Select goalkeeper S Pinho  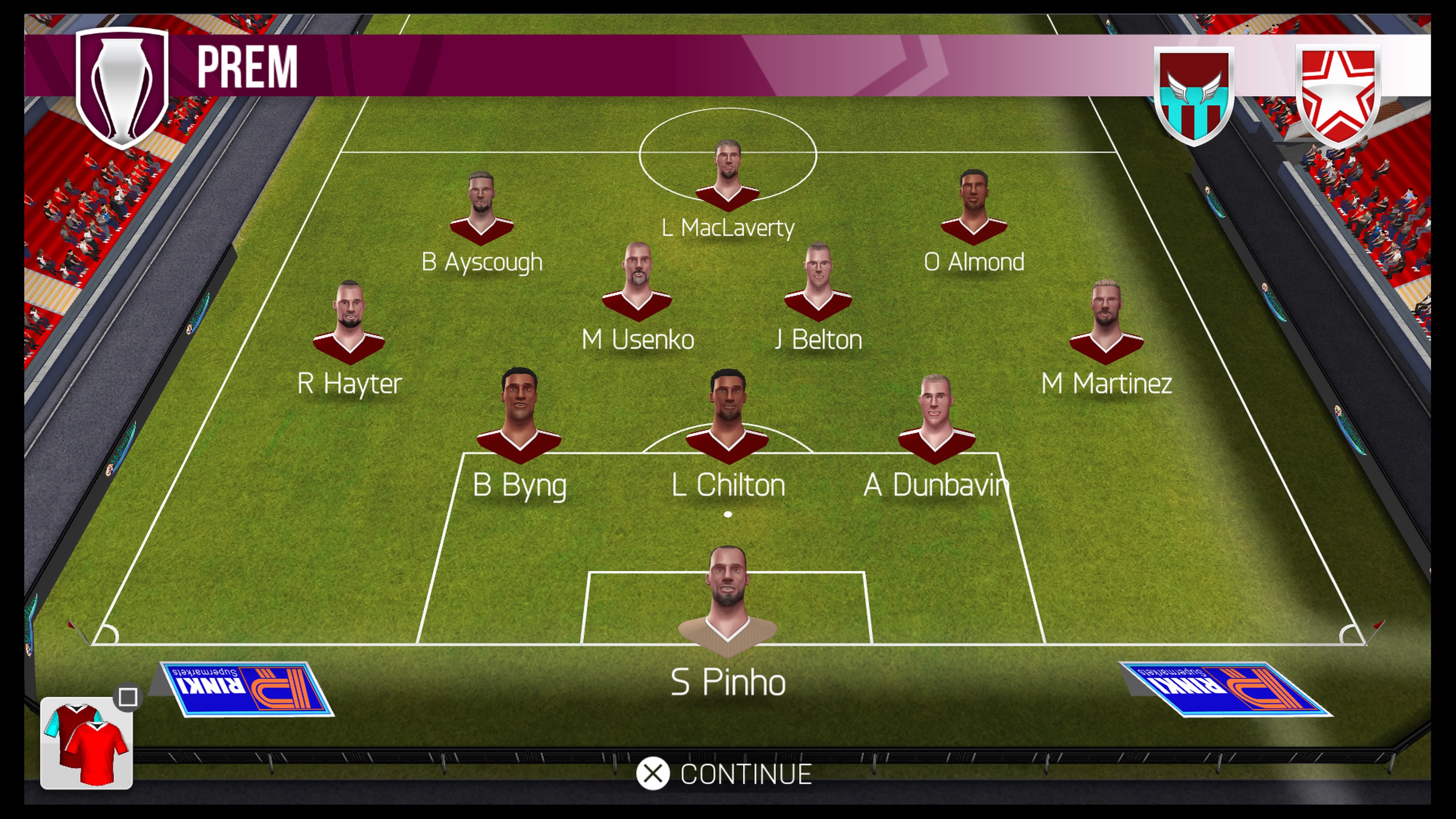[x=728, y=605]
